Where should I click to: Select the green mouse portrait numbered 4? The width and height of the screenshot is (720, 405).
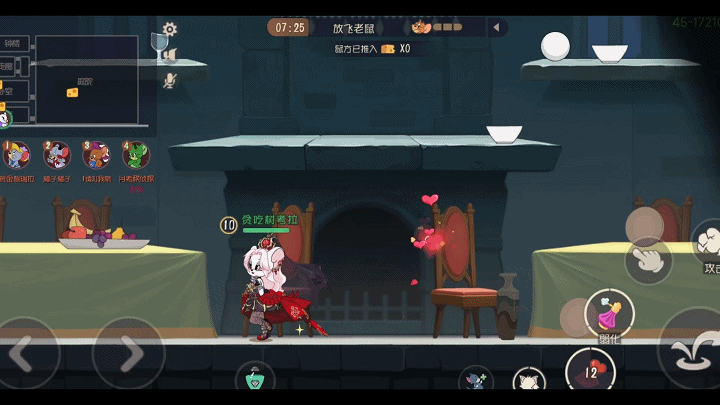[x=136, y=156]
